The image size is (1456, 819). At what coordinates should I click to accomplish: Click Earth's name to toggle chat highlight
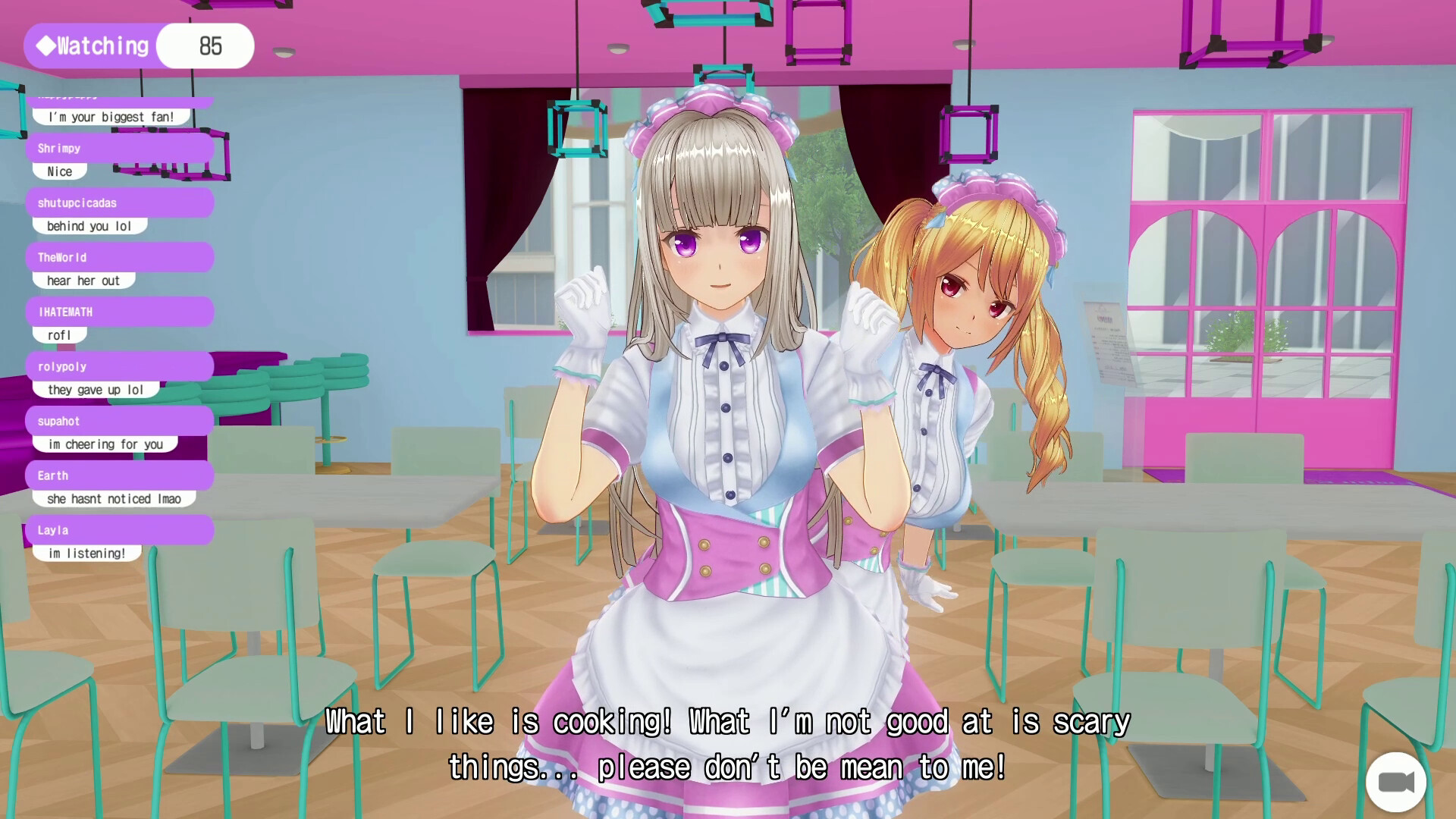coord(52,475)
